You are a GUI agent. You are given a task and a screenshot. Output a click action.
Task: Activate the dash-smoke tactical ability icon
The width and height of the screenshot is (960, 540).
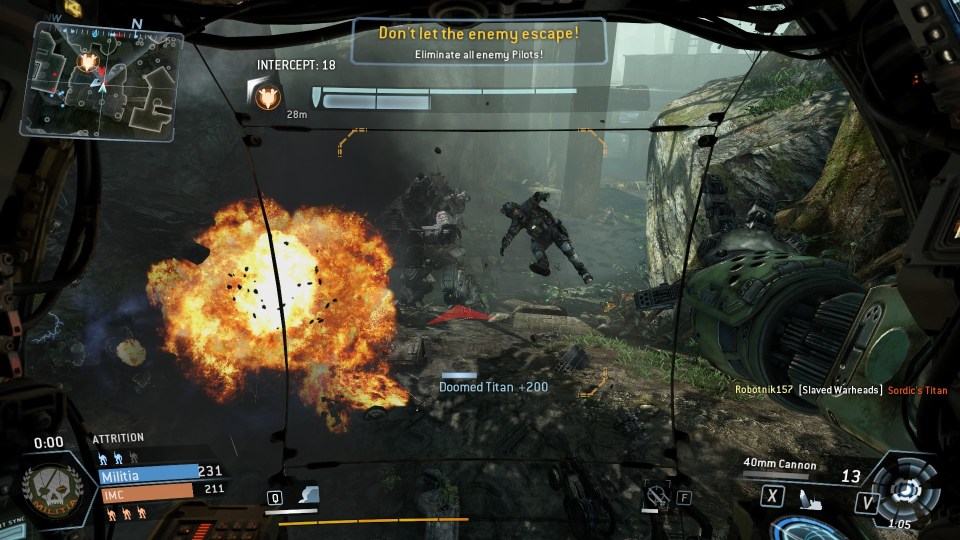pos(309,495)
